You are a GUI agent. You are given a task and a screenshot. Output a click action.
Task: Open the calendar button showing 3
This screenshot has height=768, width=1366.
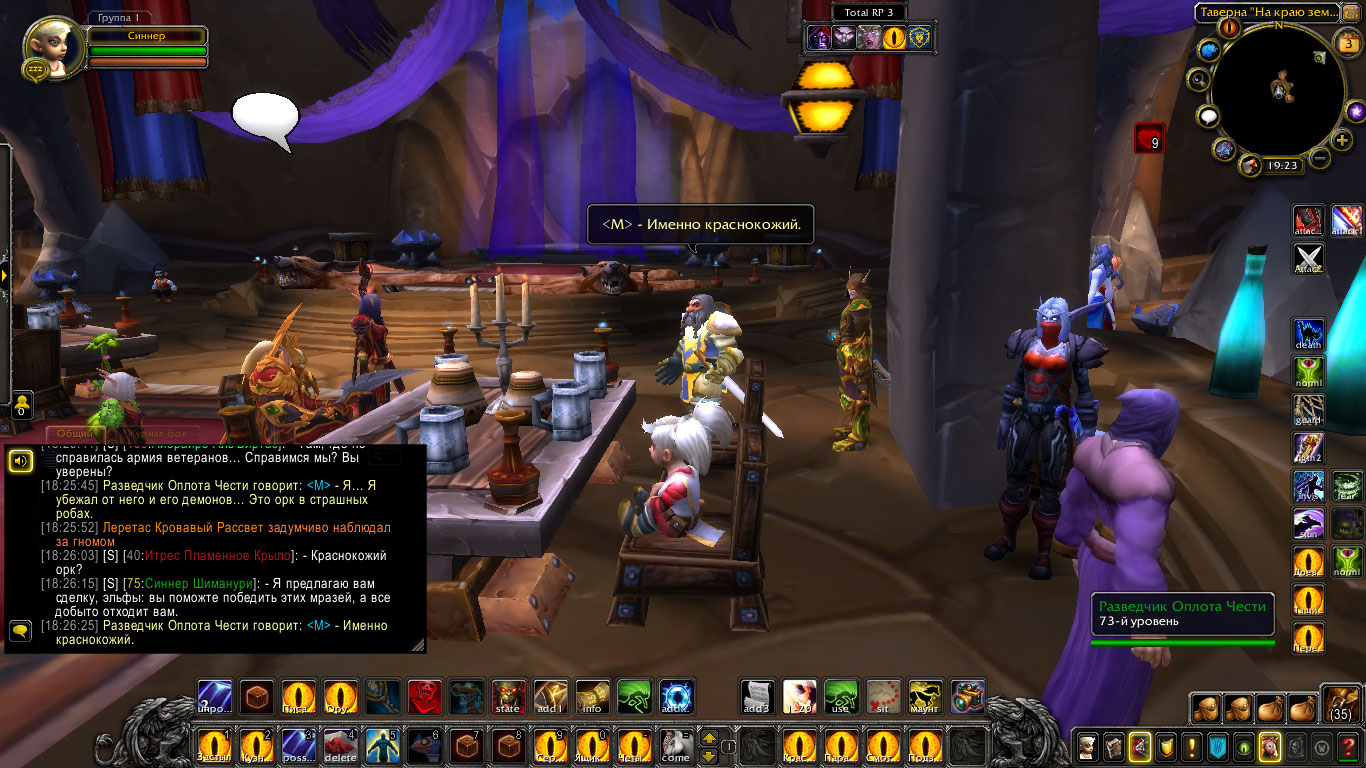(x=1348, y=42)
